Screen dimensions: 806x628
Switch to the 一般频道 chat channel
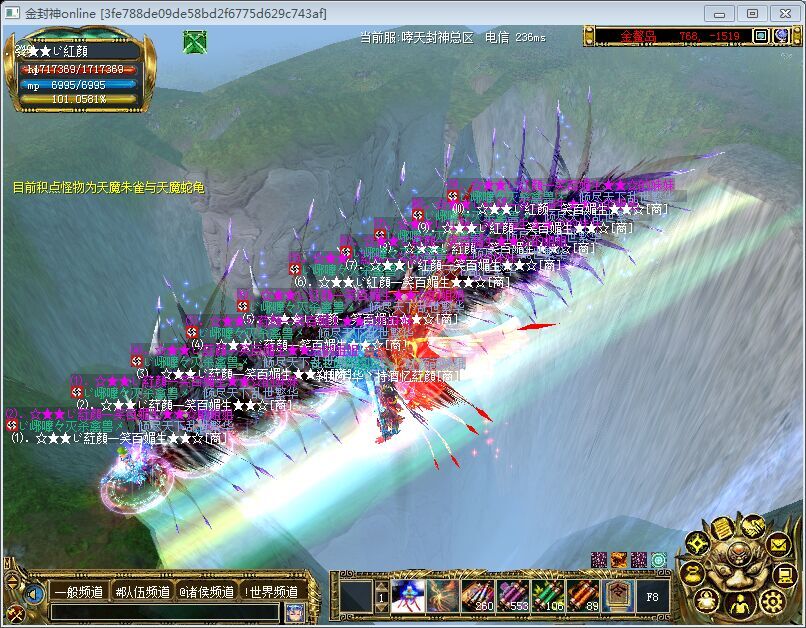point(77,592)
